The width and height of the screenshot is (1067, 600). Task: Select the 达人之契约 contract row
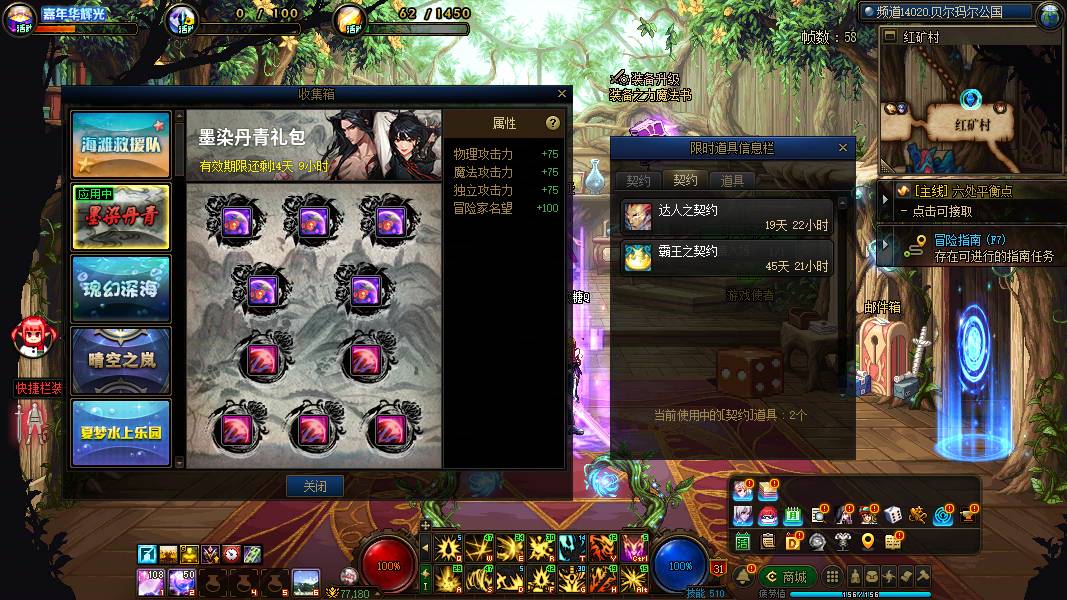coord(727,217)
